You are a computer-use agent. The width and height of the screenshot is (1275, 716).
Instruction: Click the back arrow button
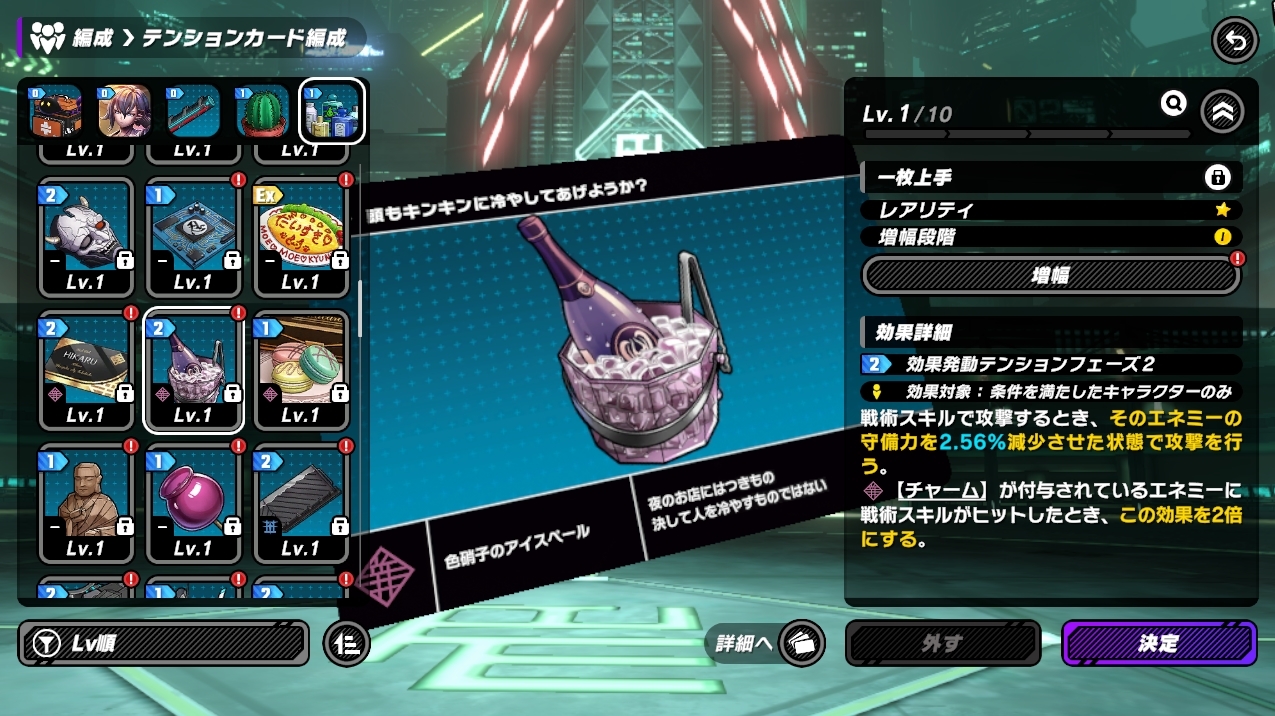pos(1235,41)
